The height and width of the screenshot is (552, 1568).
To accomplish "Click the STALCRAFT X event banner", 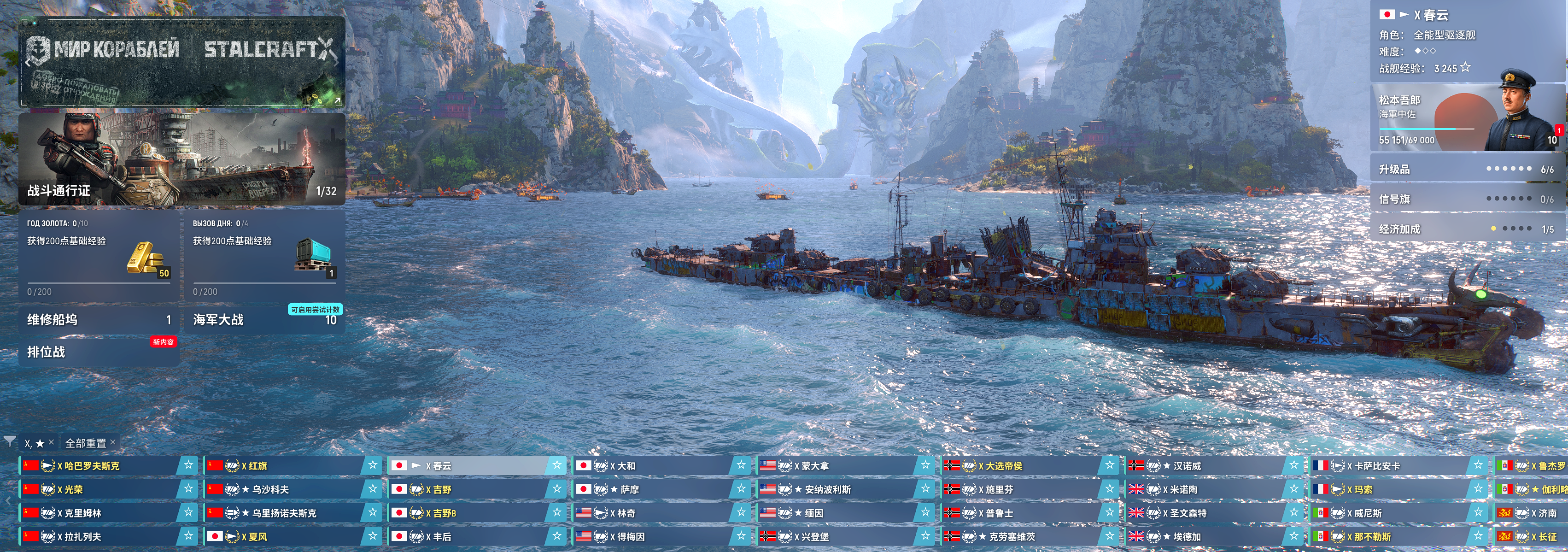I will tap(181, 61).
